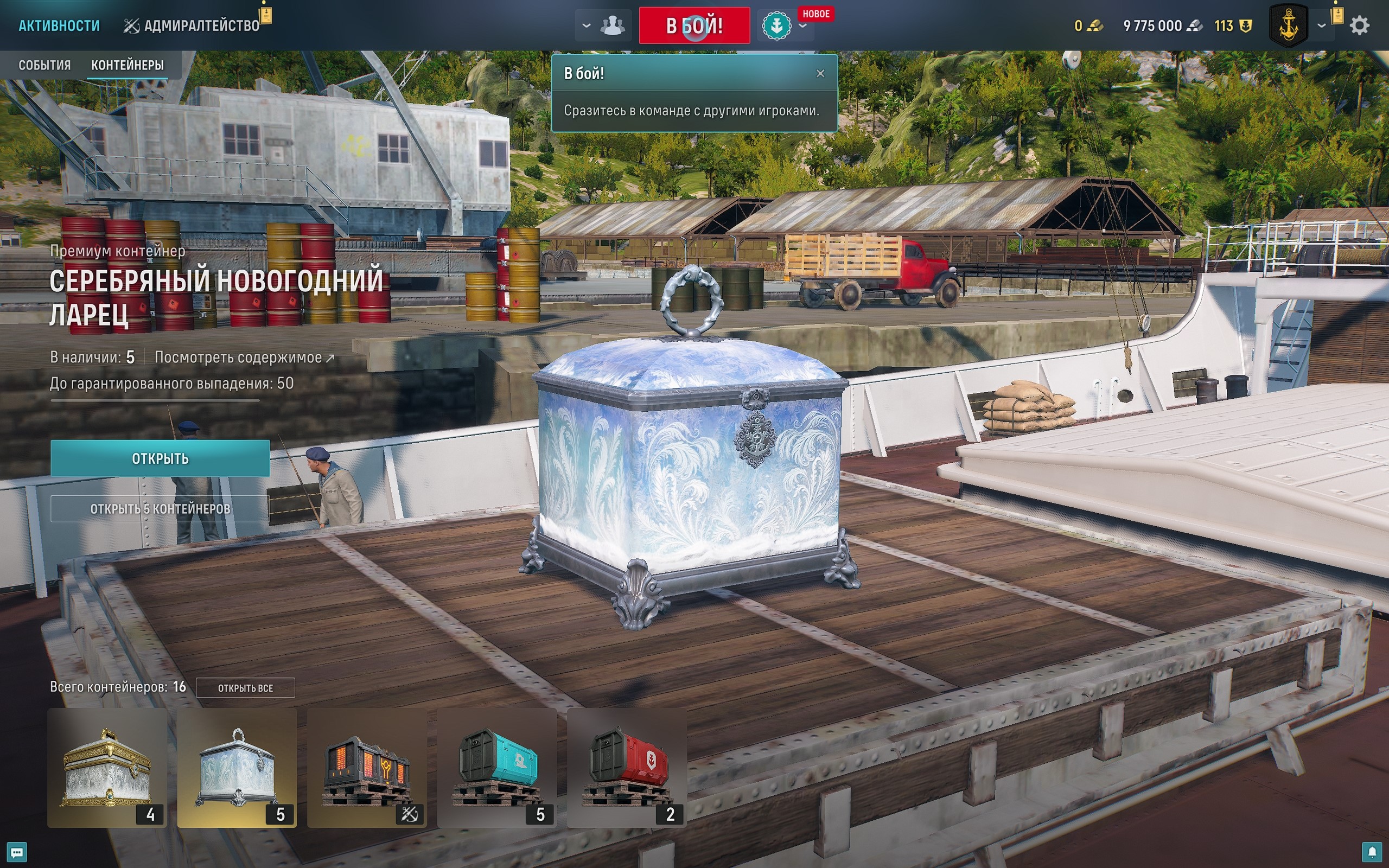1389x868 pixels.
Task: Select the teal cargo container thumbnail
Action: point(497,768)
